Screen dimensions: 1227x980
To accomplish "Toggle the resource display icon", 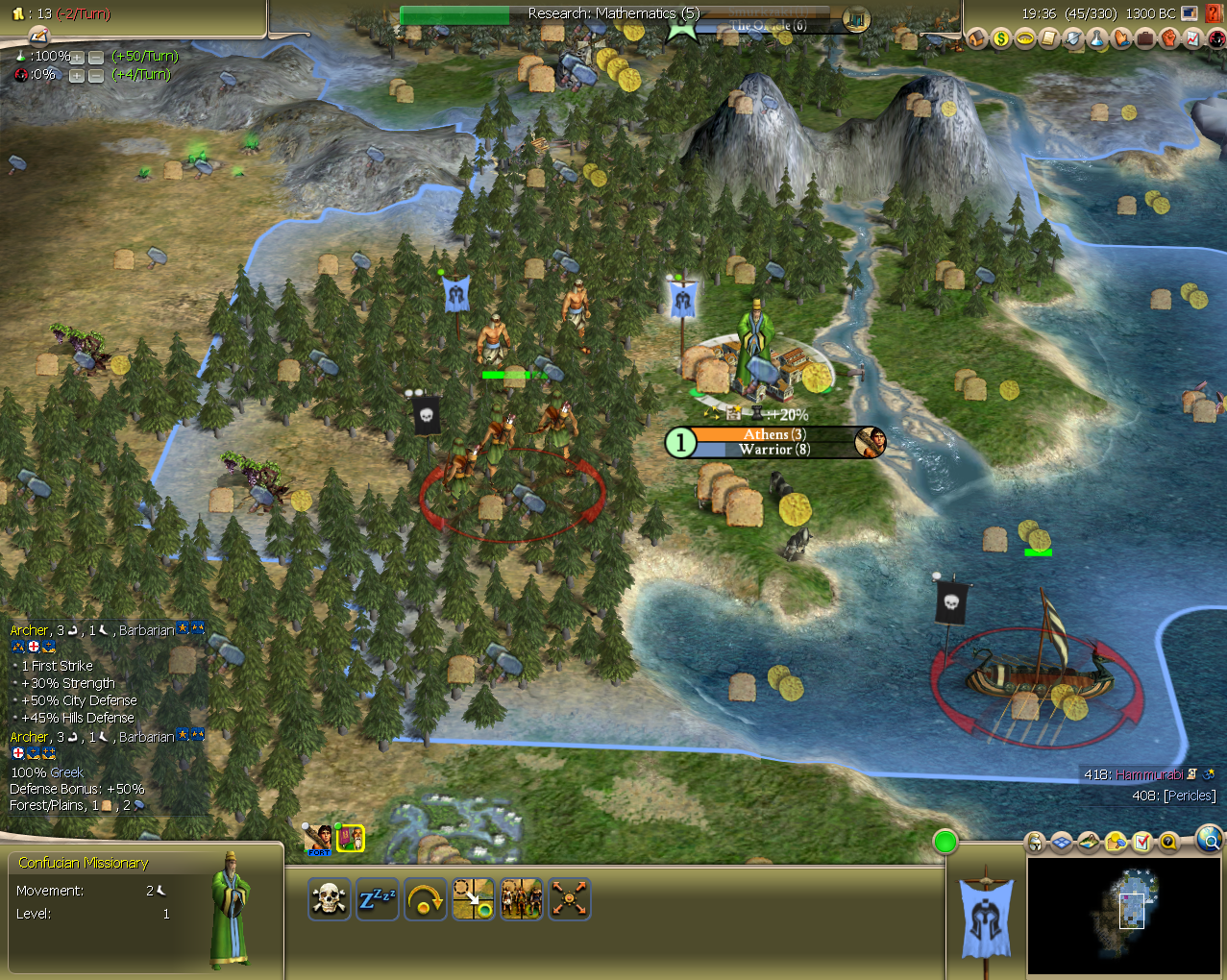I will 1116,843.
